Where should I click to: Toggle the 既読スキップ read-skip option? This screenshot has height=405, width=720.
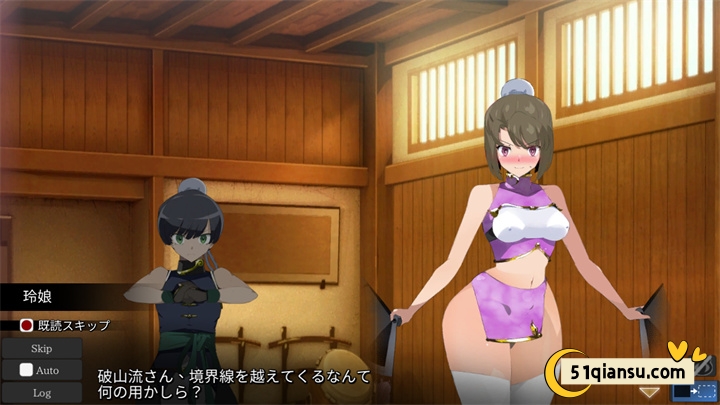pyautogui.click(x=27, y=325)
